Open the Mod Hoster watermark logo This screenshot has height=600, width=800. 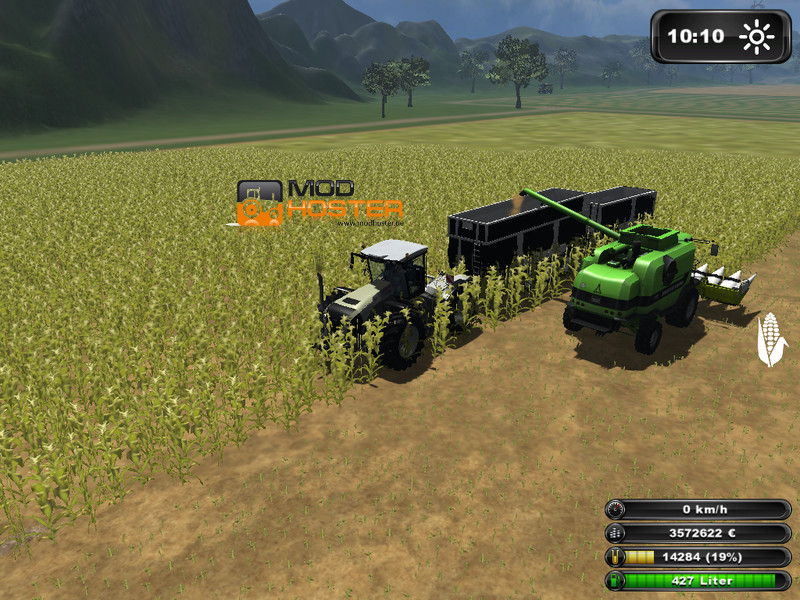coord(320,203)
